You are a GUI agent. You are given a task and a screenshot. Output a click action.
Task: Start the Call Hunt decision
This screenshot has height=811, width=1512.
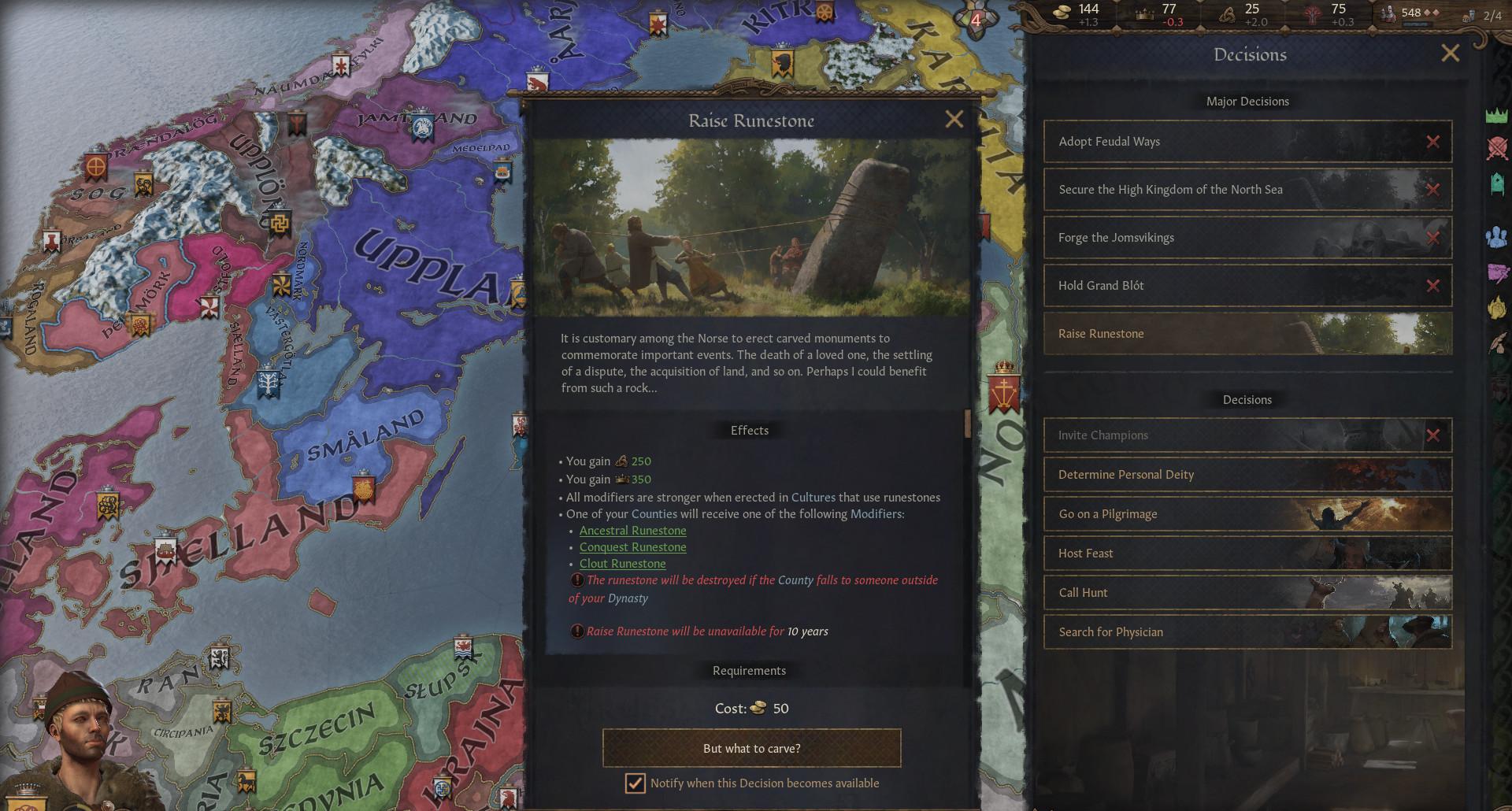click(x=1247, y=593)
